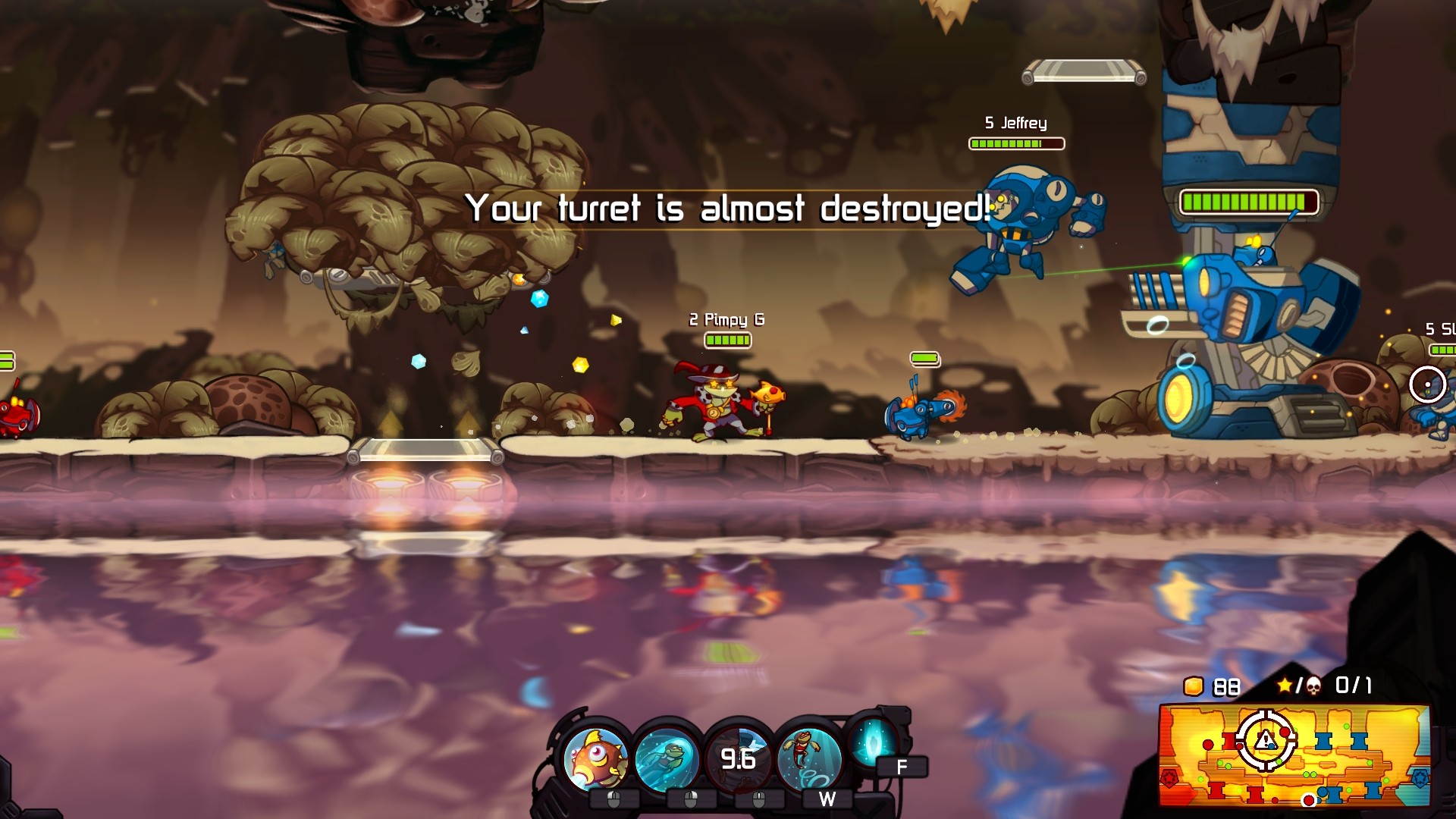Click the 0/1 kill score text
The image size is (1456, 819).
click(1355, 687)
